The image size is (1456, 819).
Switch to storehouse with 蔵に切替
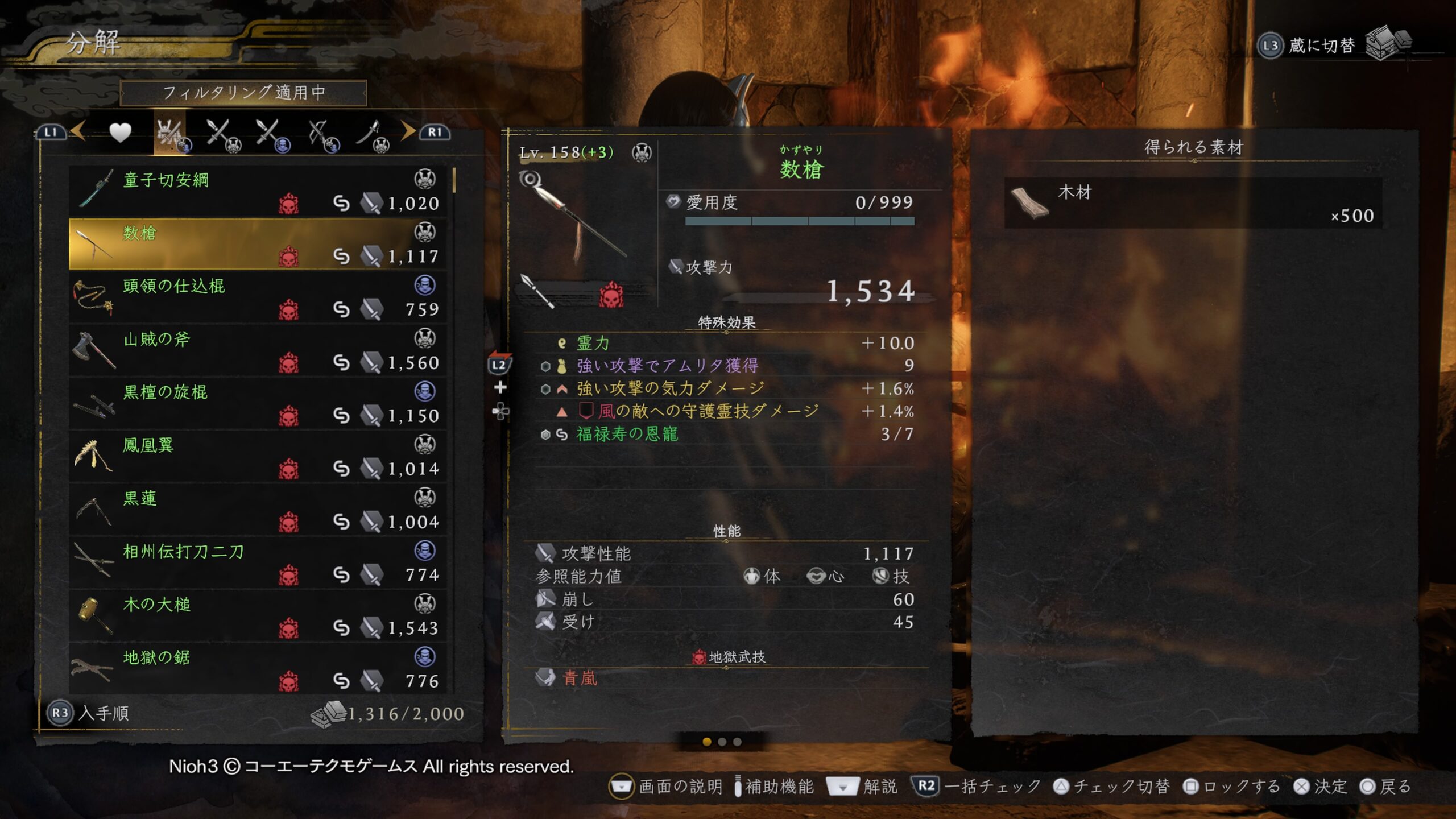pyautogui.click(x=1321, y=45)
